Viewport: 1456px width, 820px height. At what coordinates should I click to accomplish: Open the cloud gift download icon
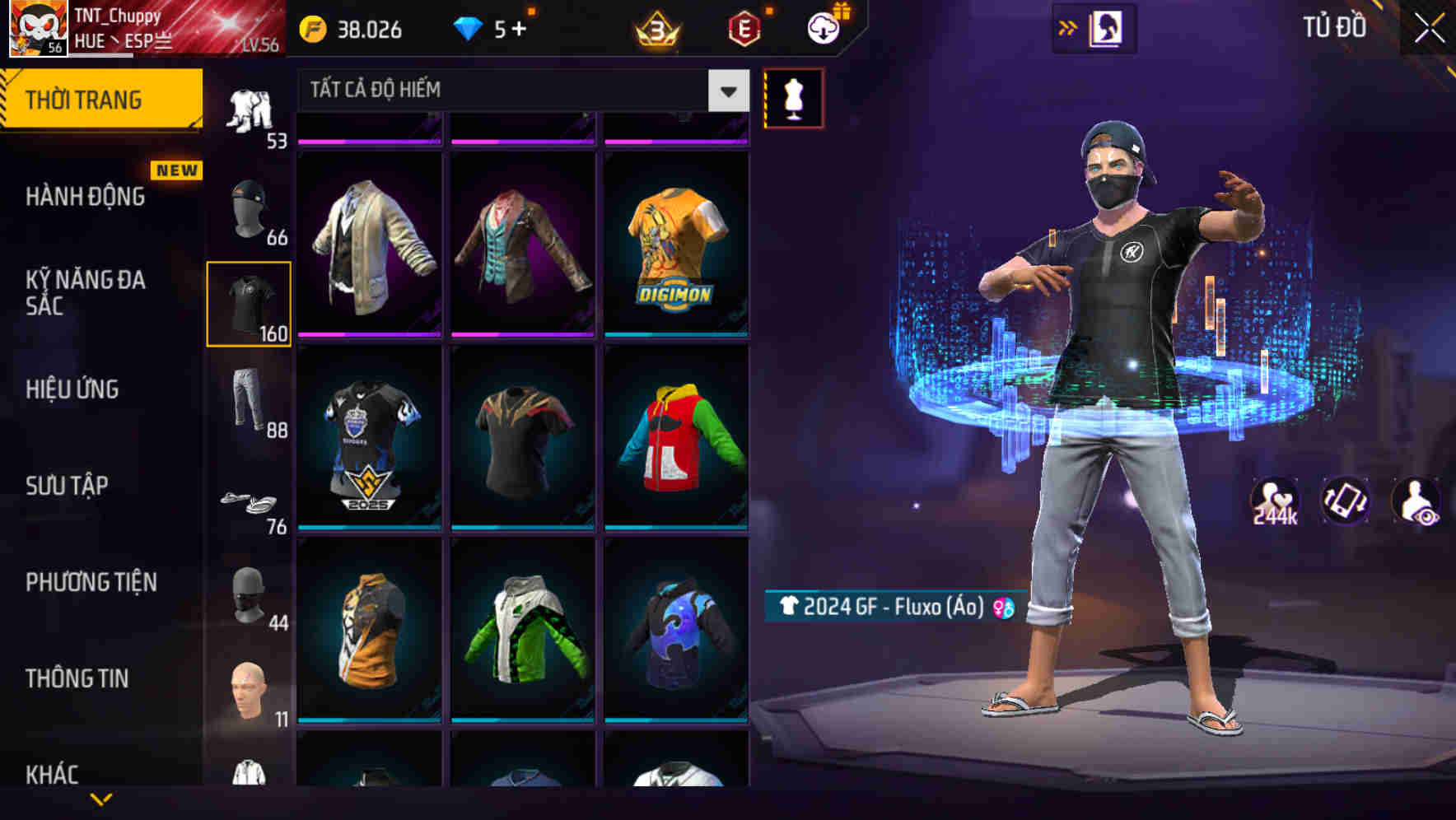coord(821,27)
